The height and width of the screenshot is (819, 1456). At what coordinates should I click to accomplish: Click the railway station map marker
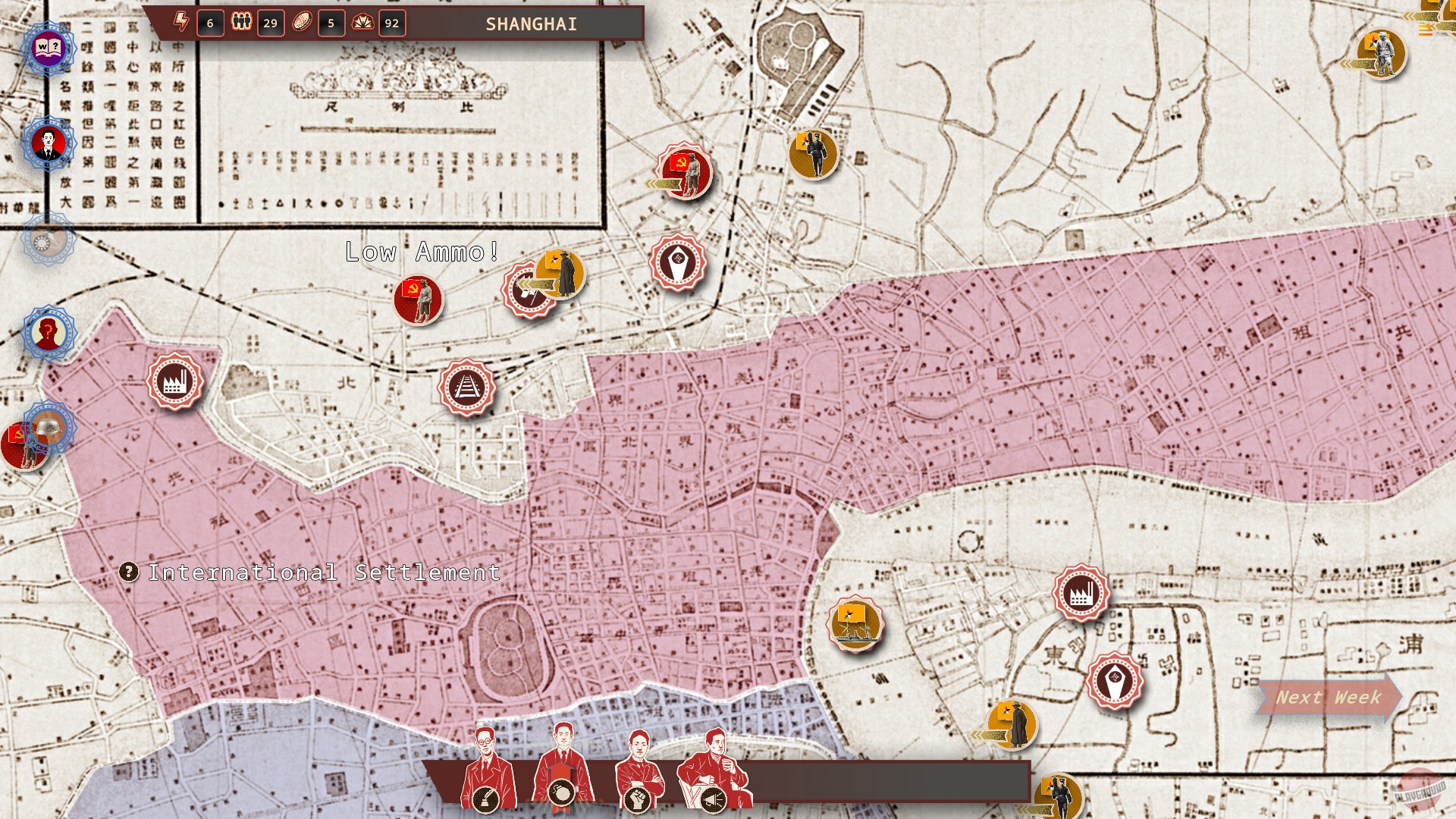click(x=468, y=388)
